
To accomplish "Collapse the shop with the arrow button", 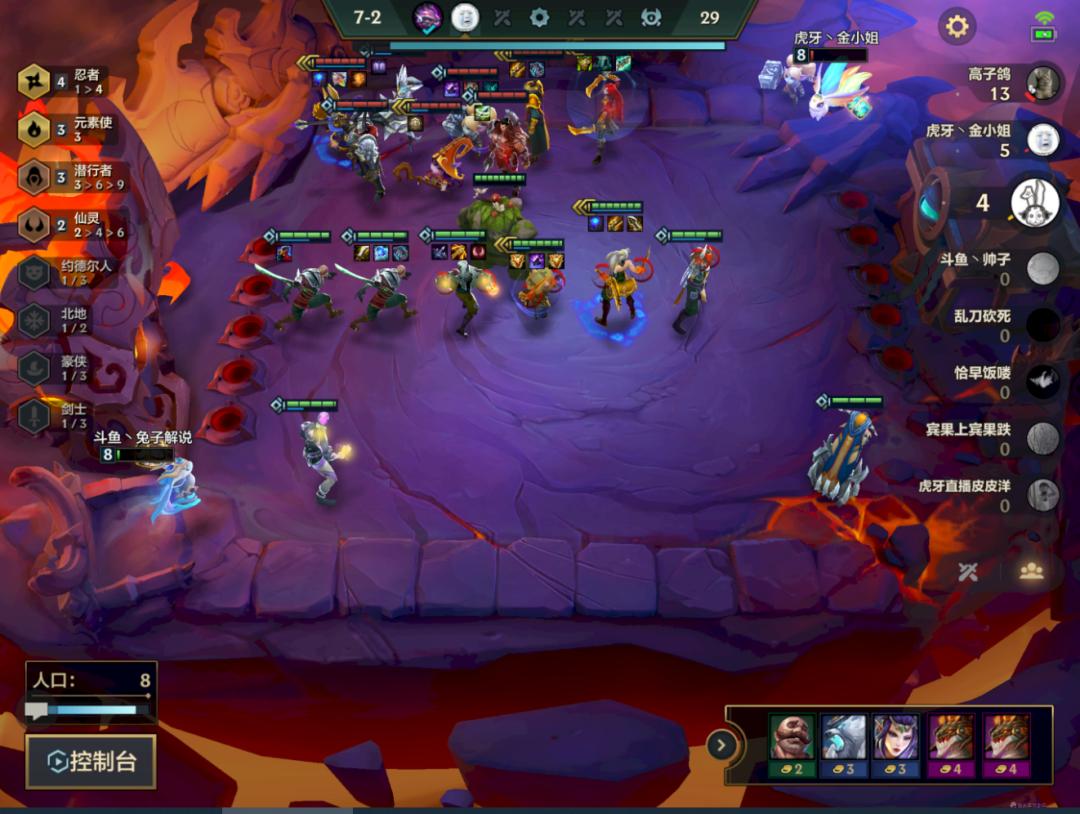I will 721,745.
